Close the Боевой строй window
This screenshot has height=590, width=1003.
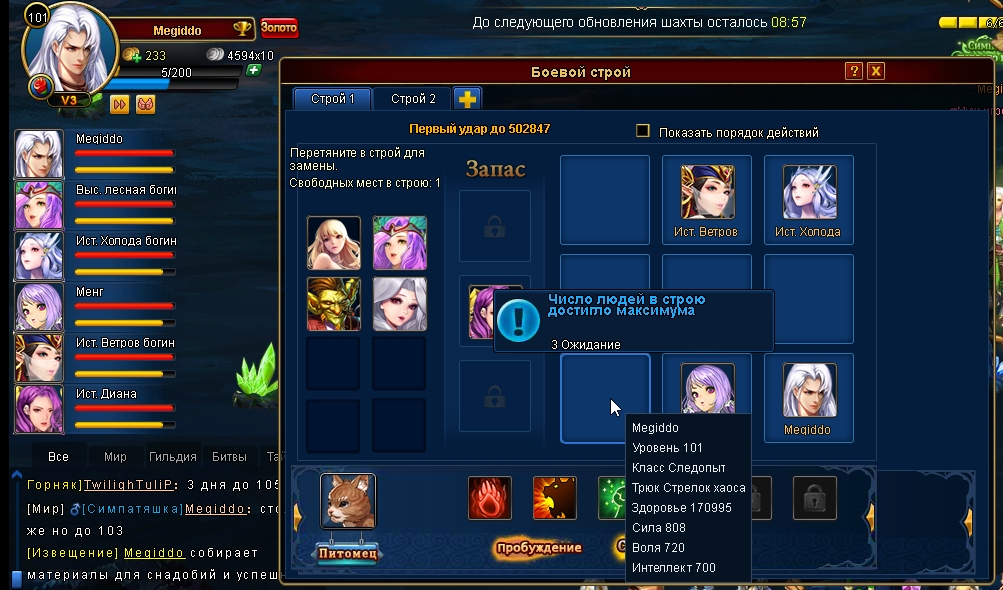(876, 71)
